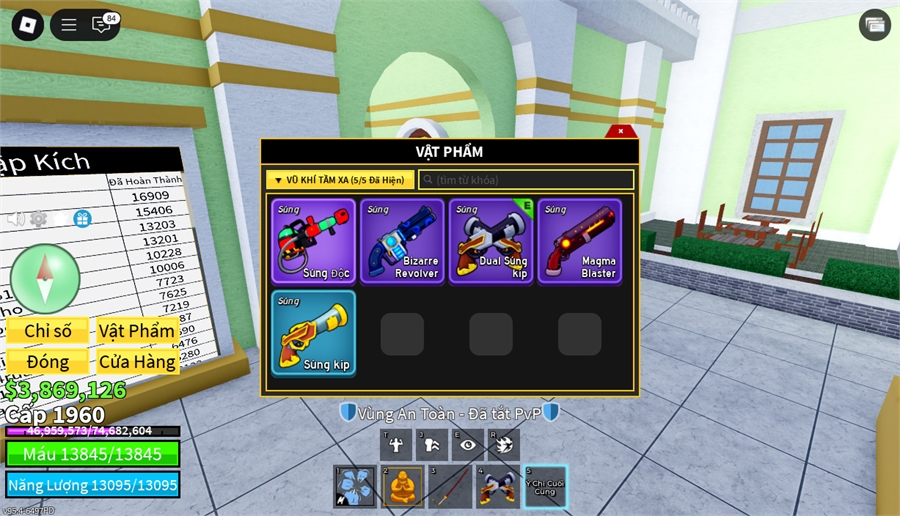This screenshot has height=516, width=900.
Task: Choose the Bizarre Revolver item
Action: pyautogui.click(x=402, y=241)
